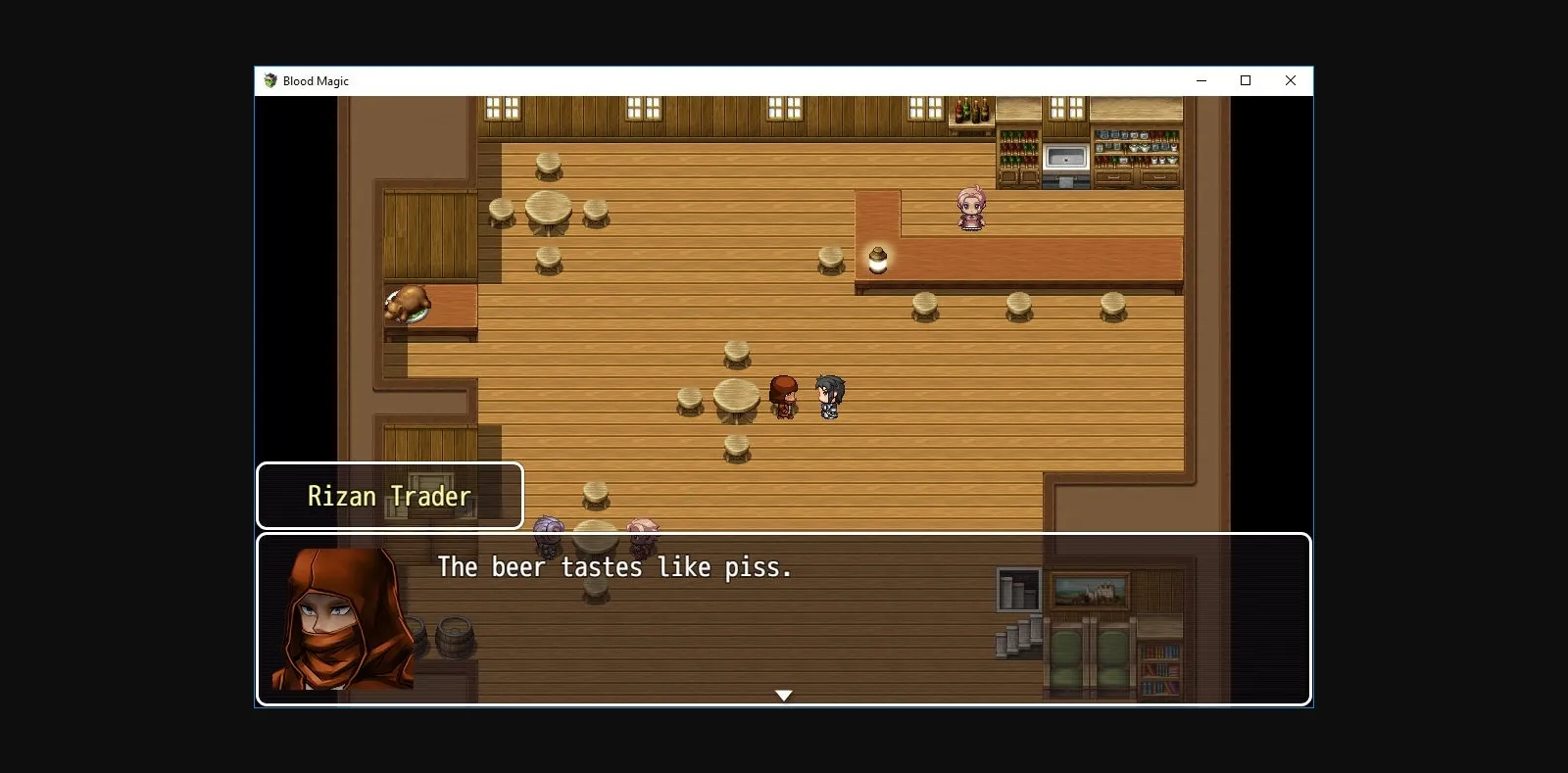Click the glowing lantern on the bar counter
The image size is (1568, 773).
tap(877, 257)
